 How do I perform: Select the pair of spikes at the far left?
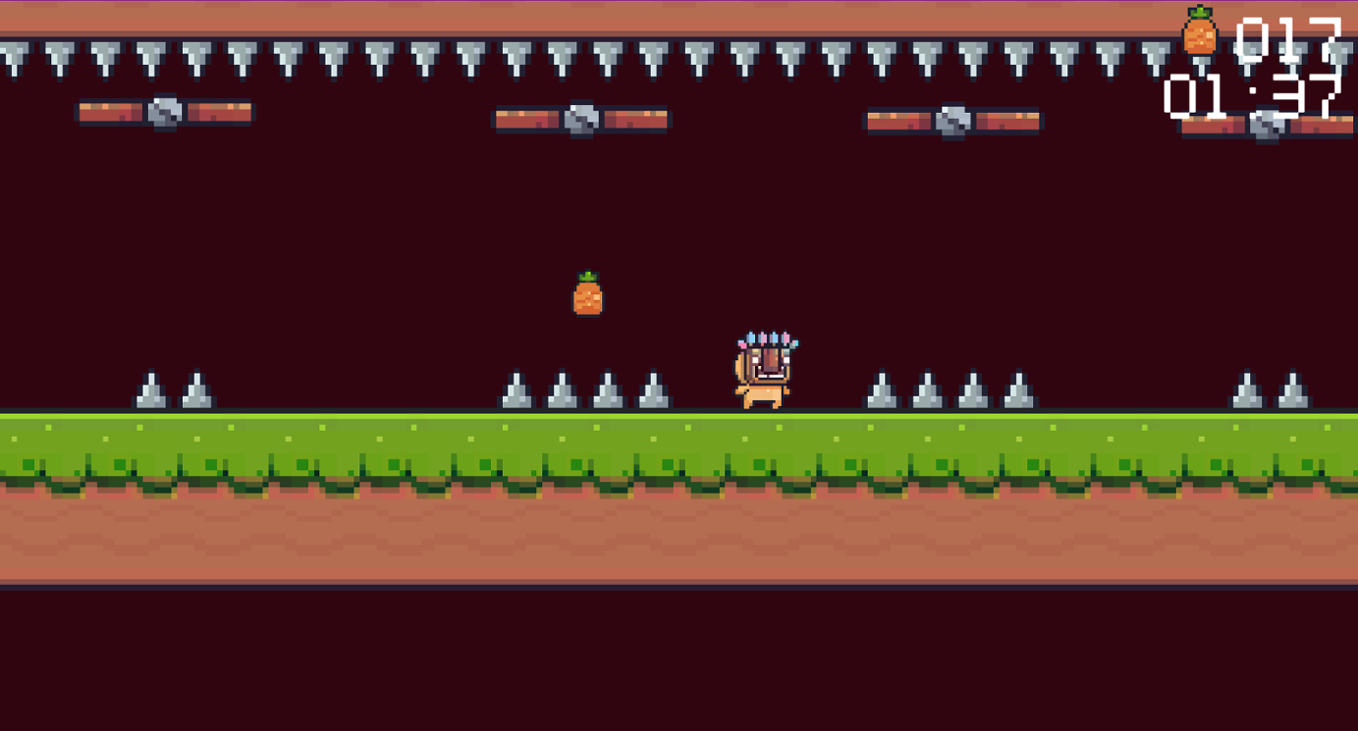pos(172,390)
